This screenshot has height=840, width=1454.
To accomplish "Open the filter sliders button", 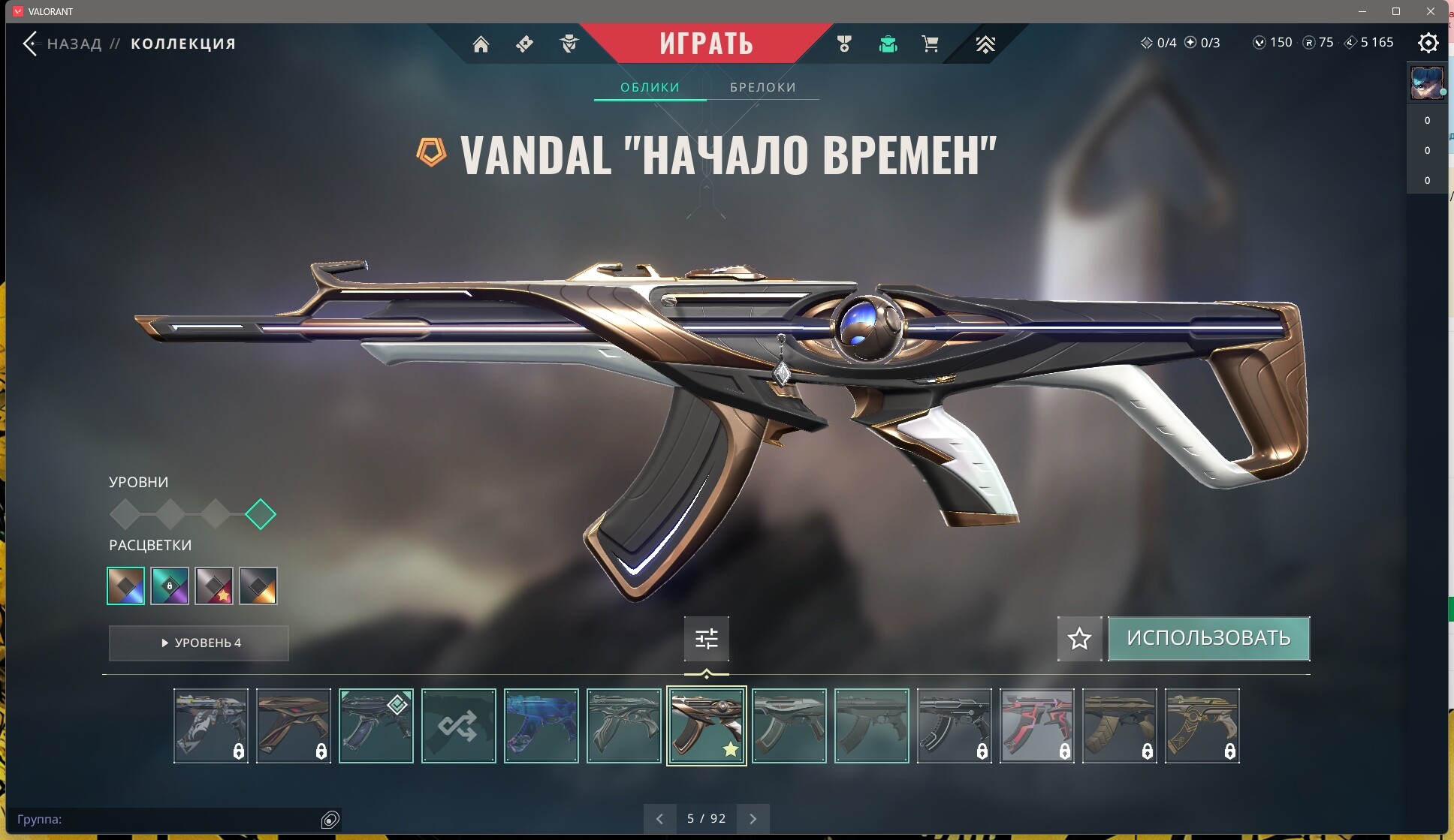I will tap(706, 639).
